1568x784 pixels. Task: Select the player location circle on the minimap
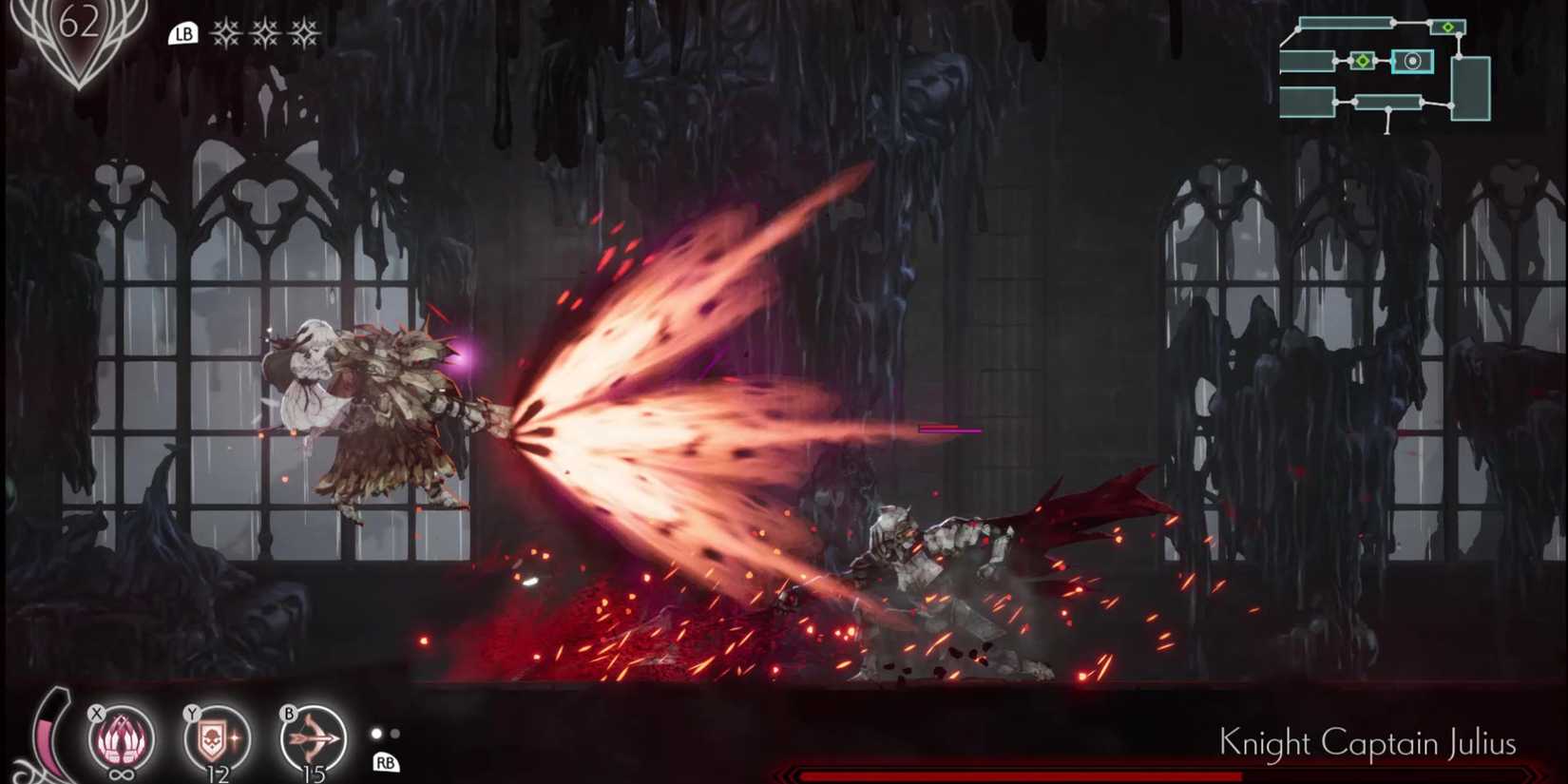coord(1413,61)
